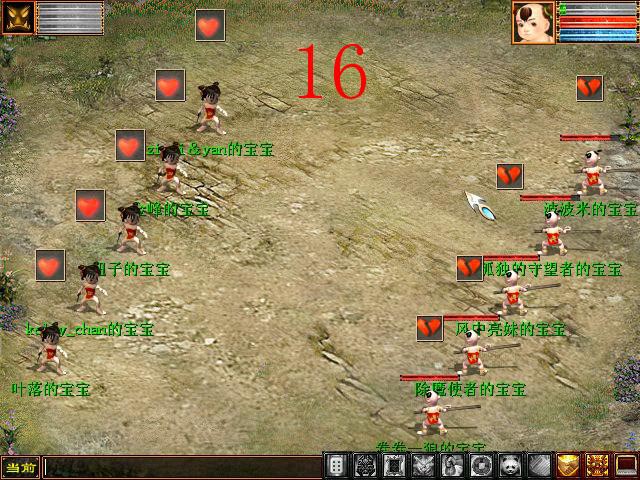Viewport: 640px width, 480px height.
Task: Open the panda icon menu
Action: tap(511, 466)
